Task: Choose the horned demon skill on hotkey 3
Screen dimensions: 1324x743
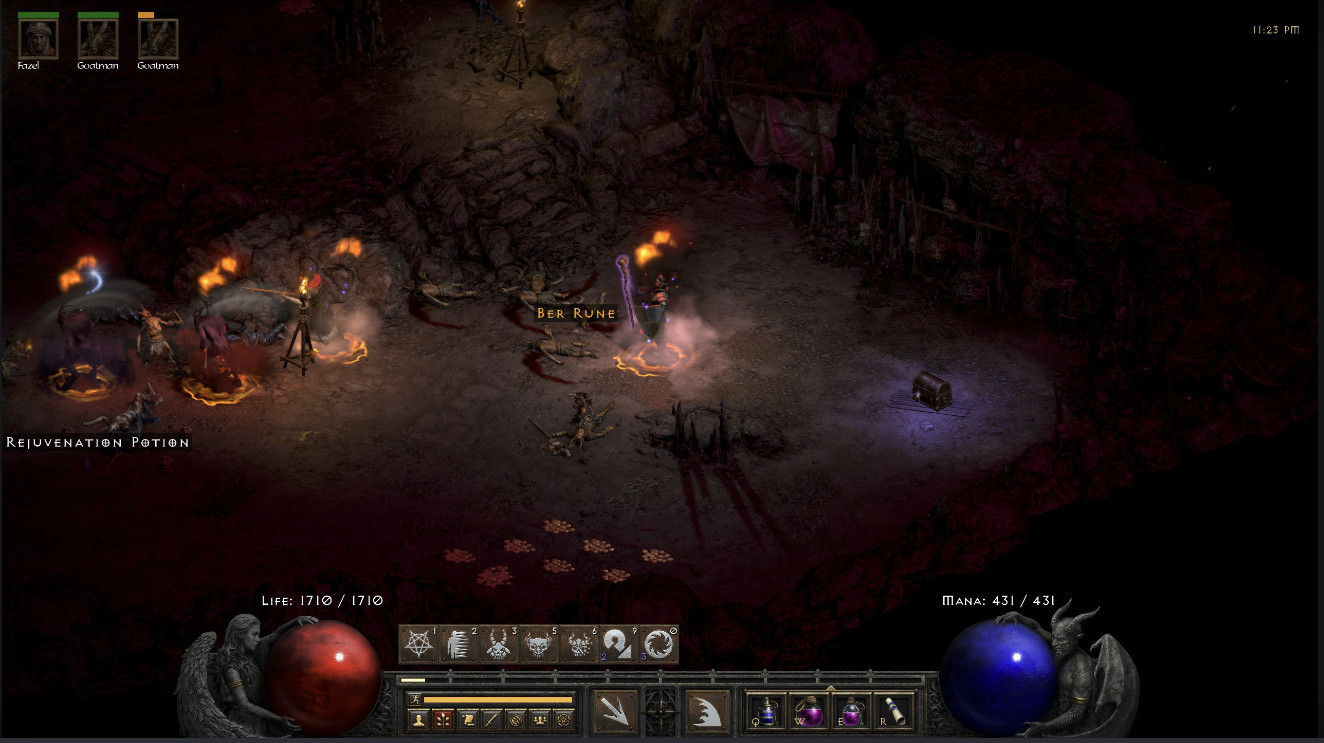Action: 499,645
